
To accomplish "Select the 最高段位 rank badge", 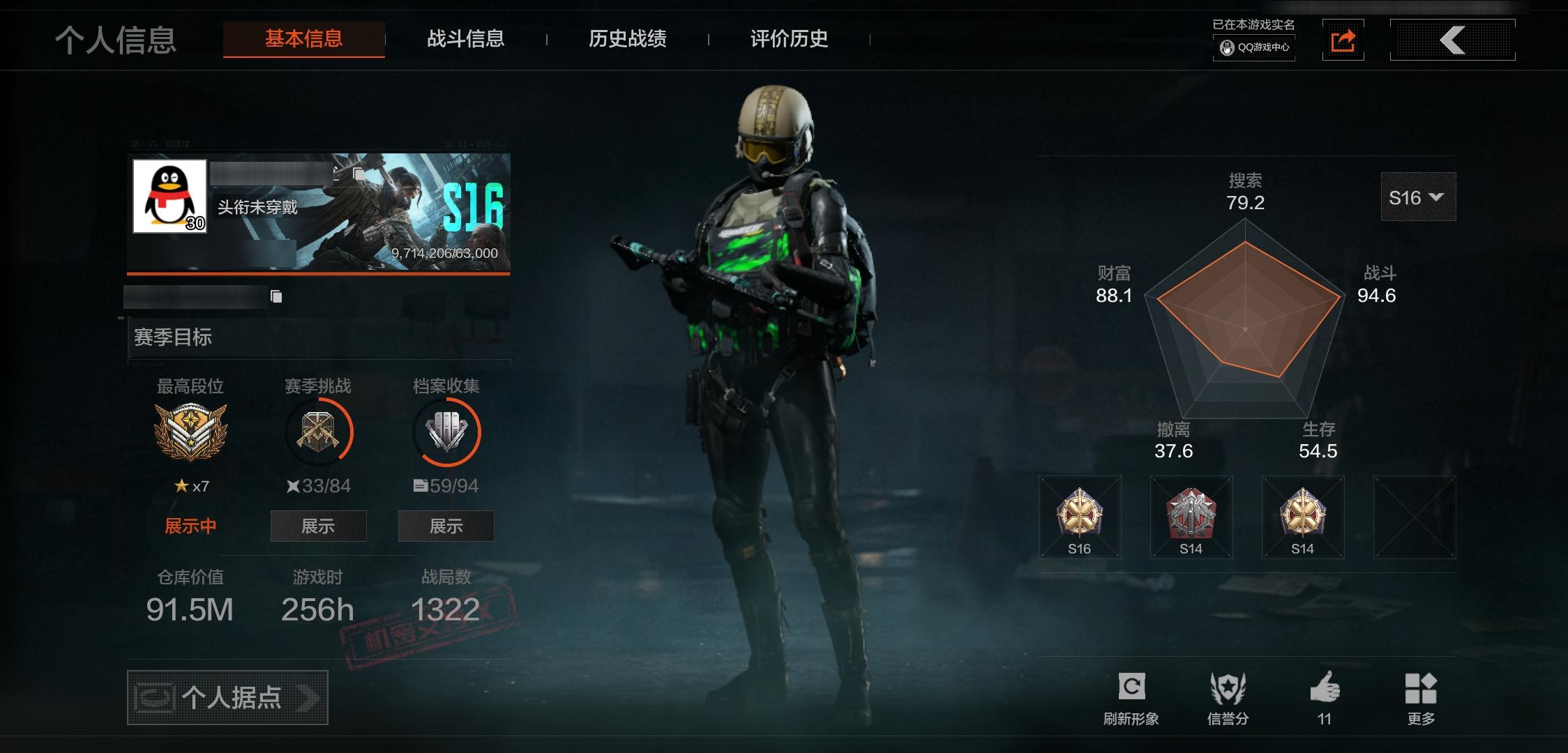I will click(190, 432).
